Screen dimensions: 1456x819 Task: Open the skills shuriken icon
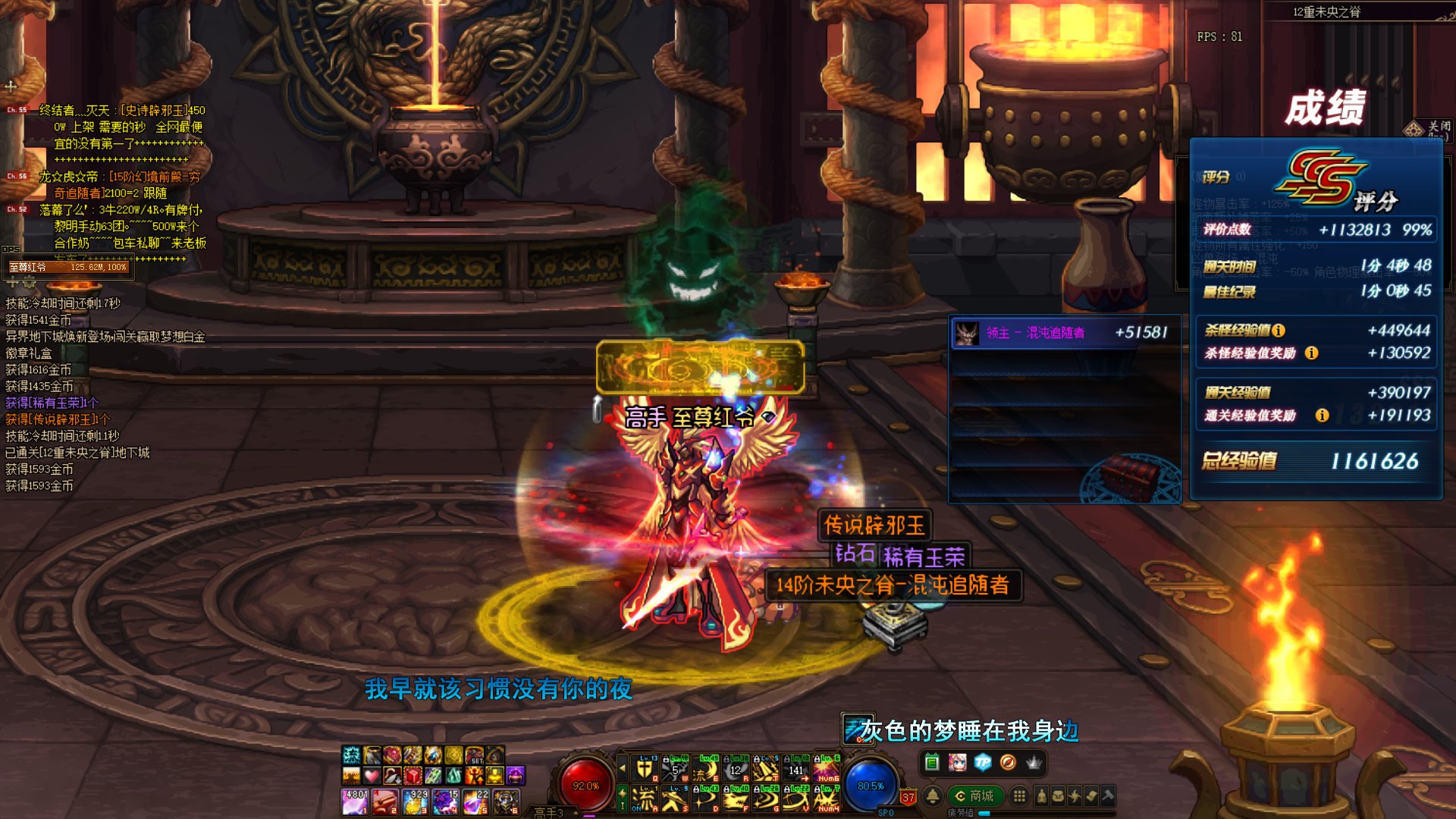click(x=1075, y=795)
